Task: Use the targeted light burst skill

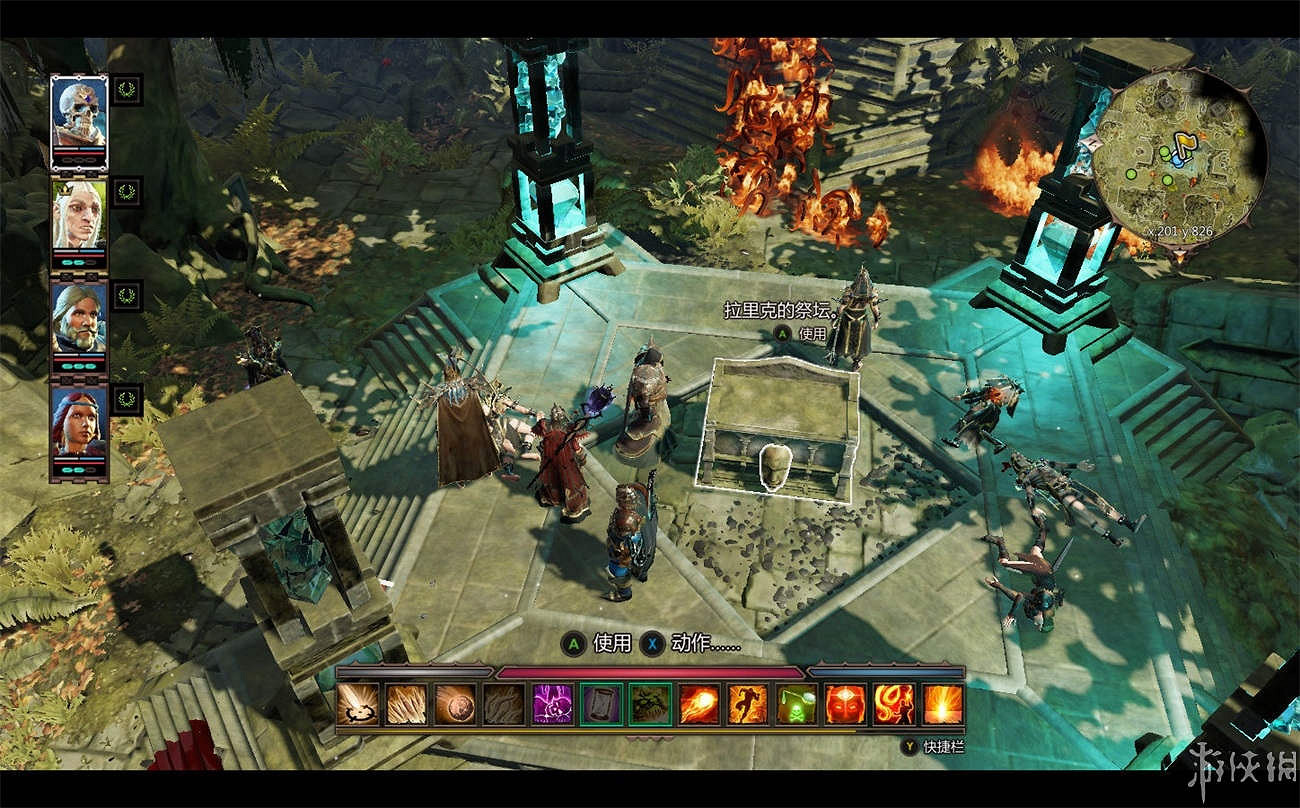Action: click(358, 704)
